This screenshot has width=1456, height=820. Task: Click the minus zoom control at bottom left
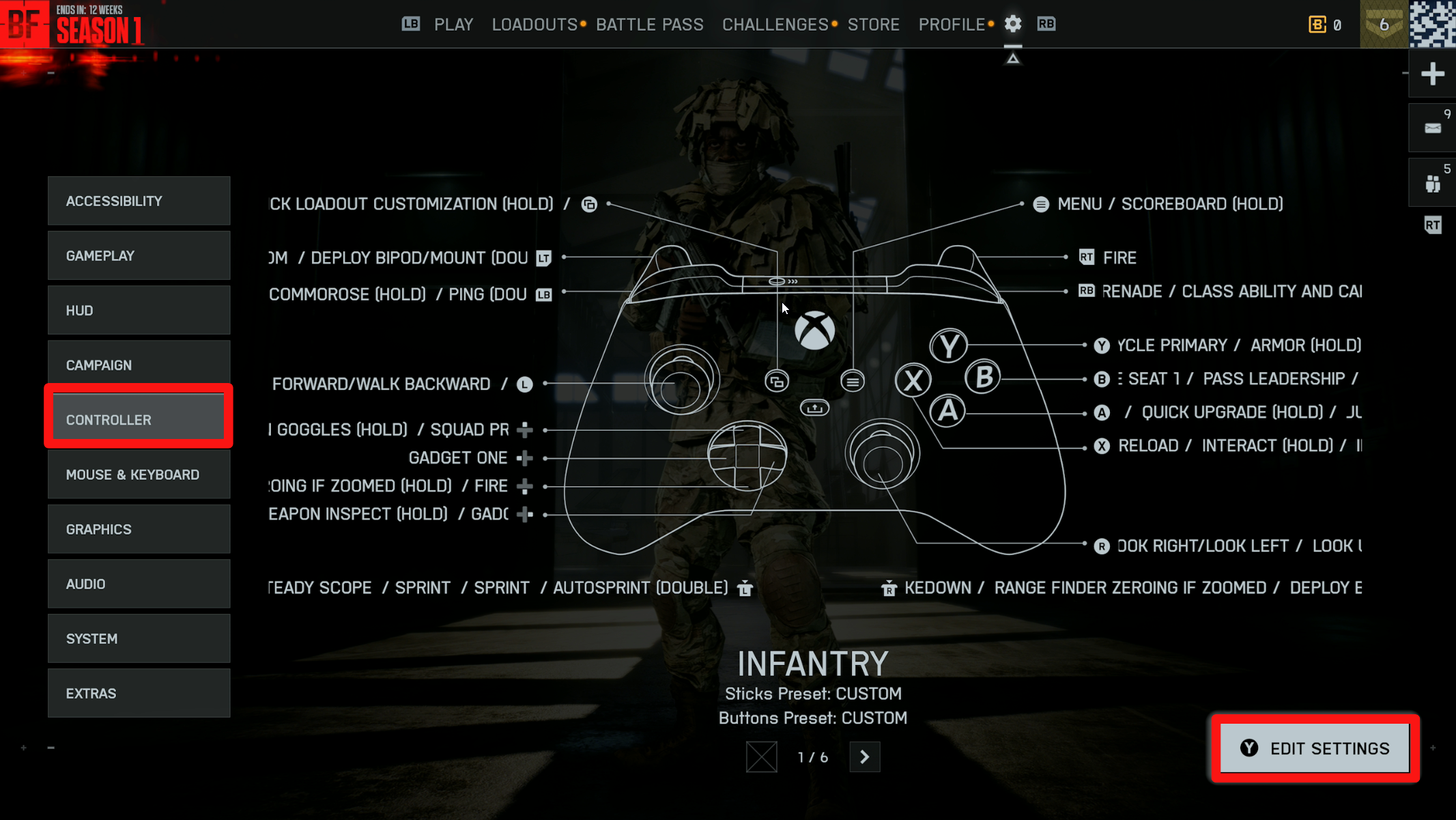coord(51,748)
